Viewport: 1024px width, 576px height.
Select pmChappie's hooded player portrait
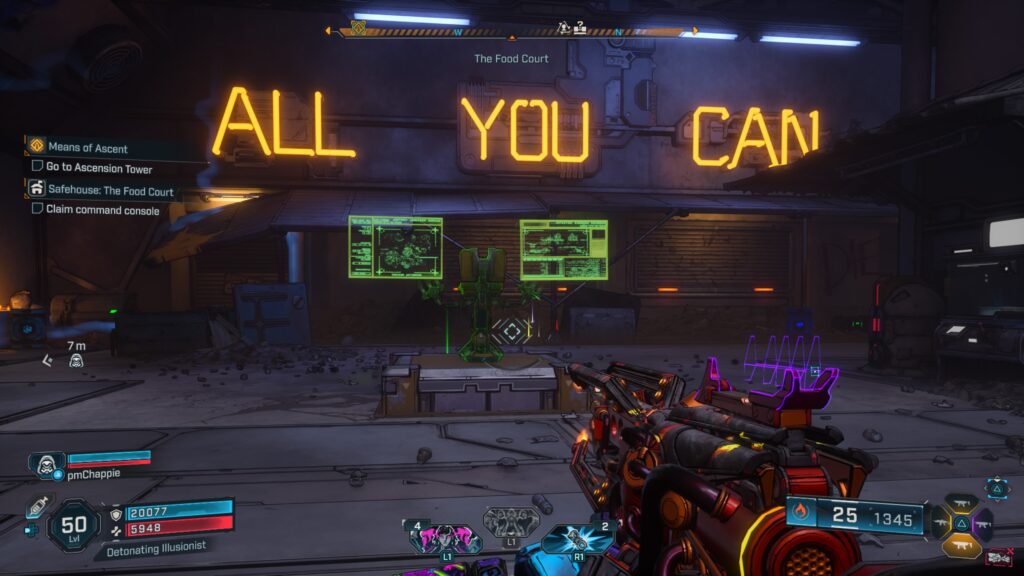coord(47,463)
